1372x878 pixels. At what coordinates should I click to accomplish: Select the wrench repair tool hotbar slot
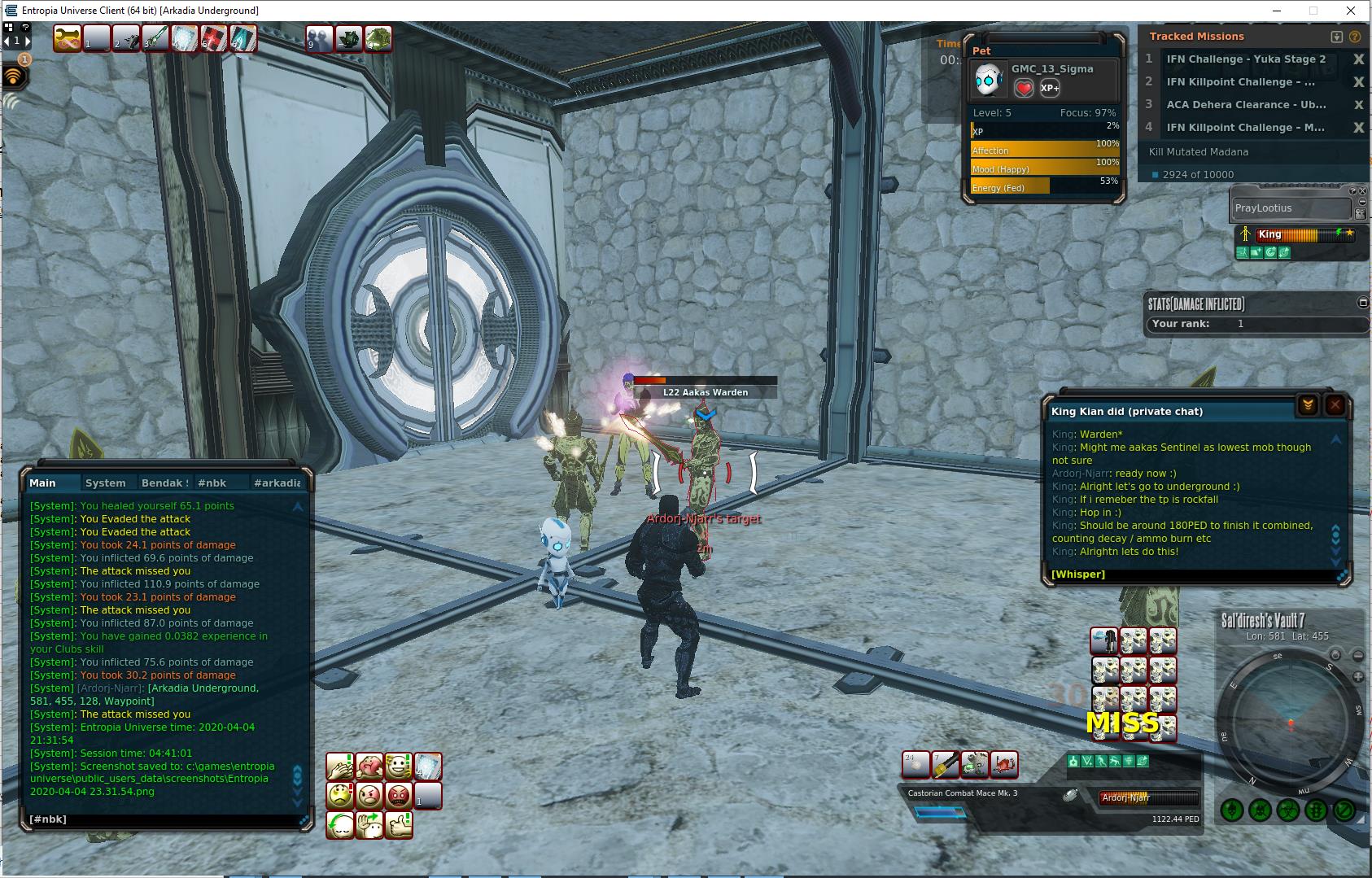coord(67,37)
